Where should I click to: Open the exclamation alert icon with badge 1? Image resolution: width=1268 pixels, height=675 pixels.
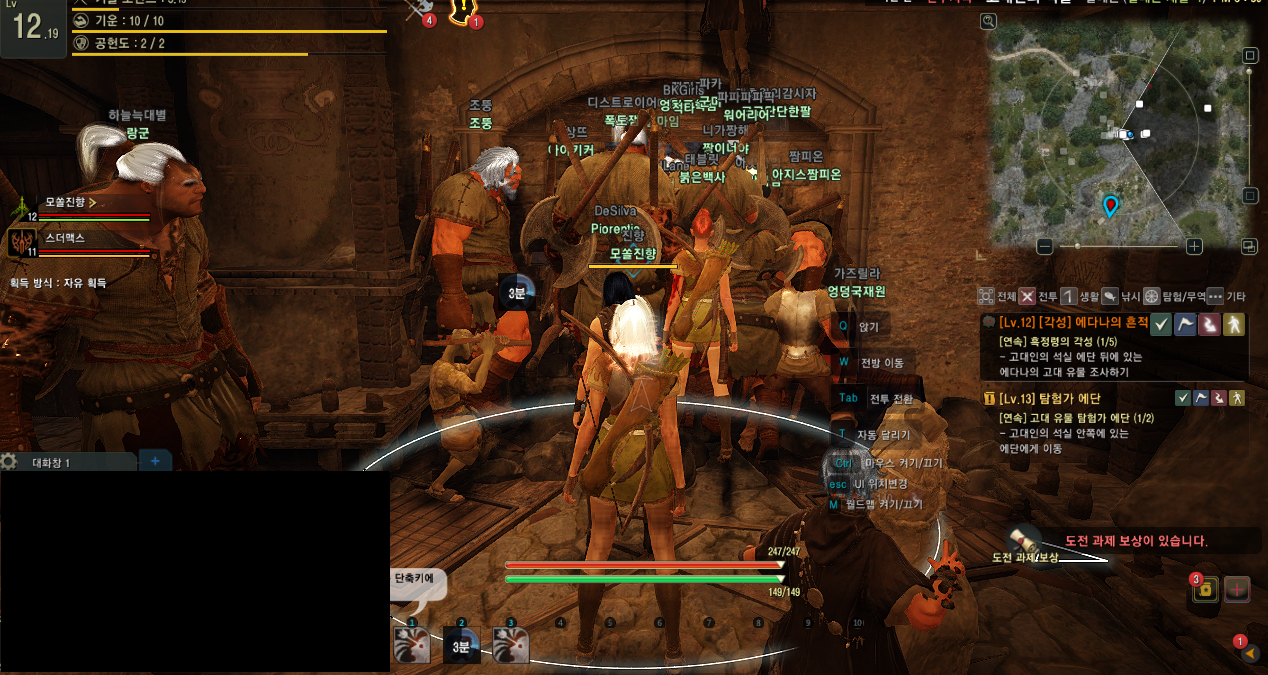(x=462, y=10)
